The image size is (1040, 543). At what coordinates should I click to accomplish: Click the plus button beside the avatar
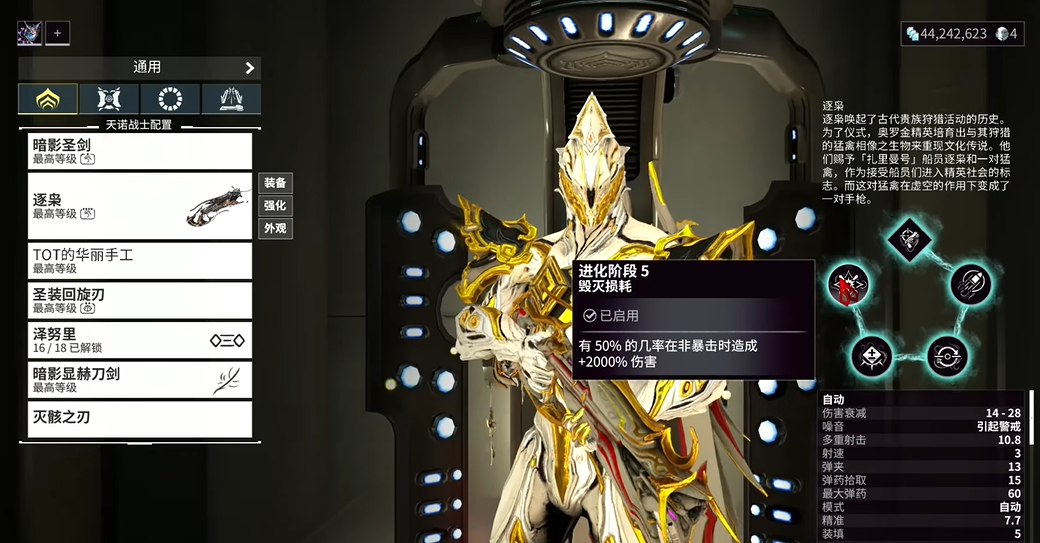(57, 33)
